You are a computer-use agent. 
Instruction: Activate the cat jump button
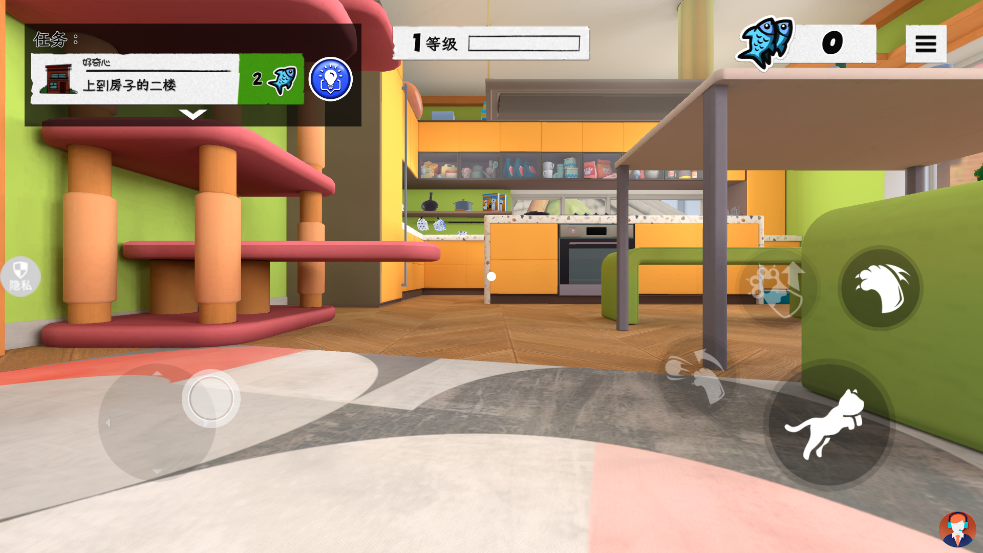point(829,423)
